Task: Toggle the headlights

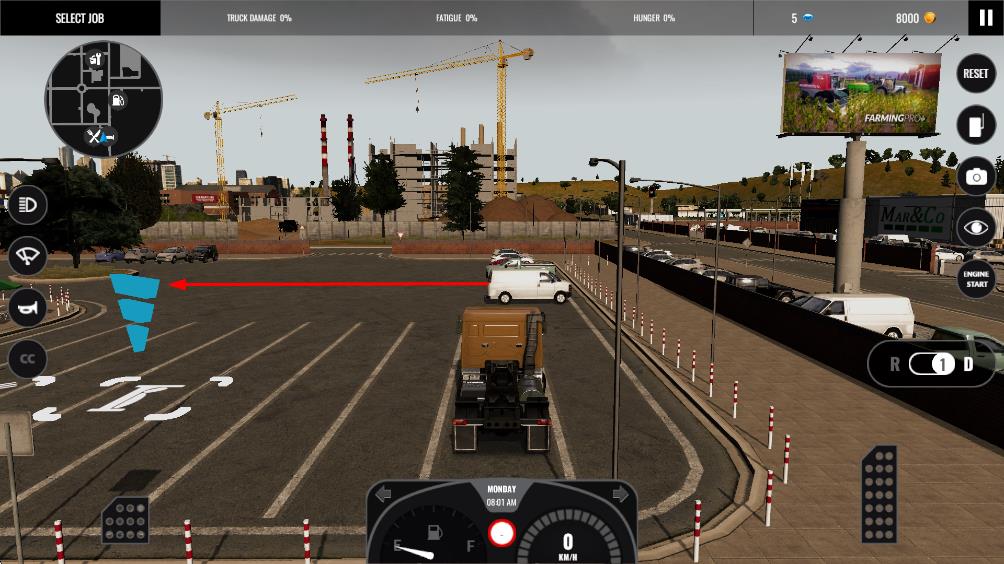Action: [28, 206]
